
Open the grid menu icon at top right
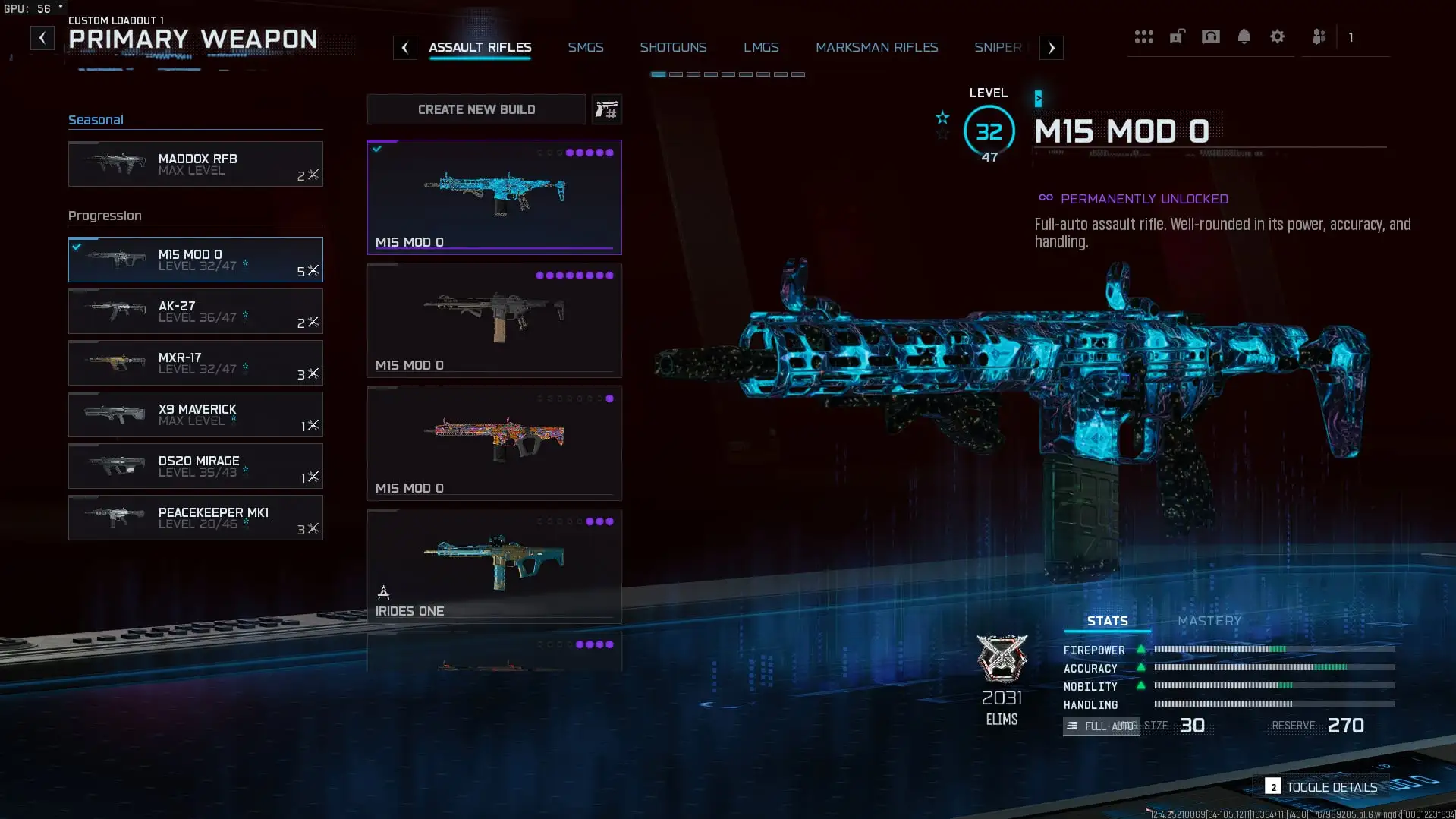(1144, 36)
